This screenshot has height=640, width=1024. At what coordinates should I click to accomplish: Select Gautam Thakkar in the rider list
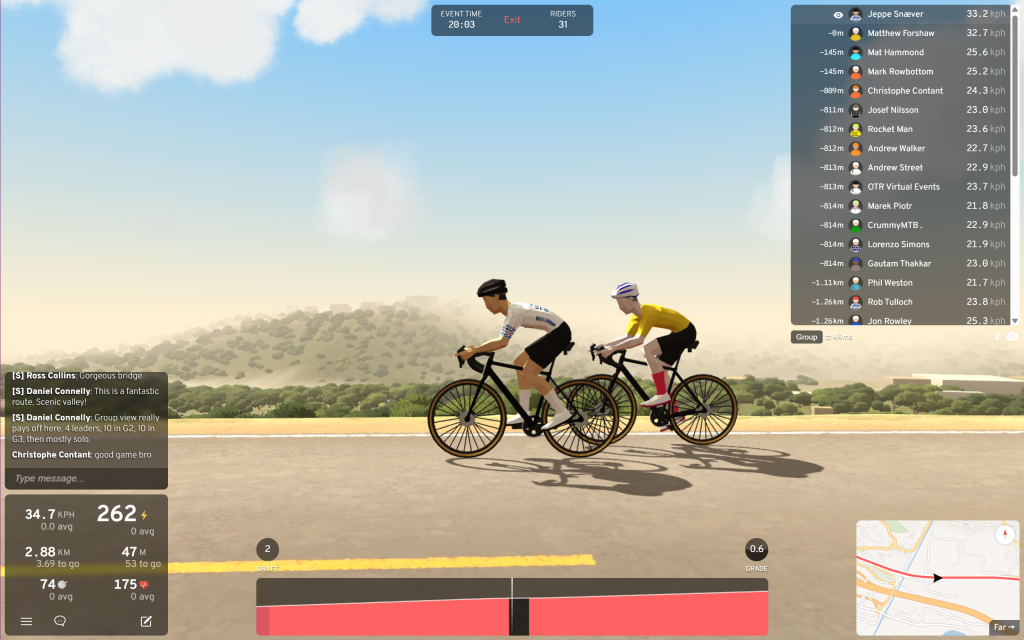coord(900,264)
